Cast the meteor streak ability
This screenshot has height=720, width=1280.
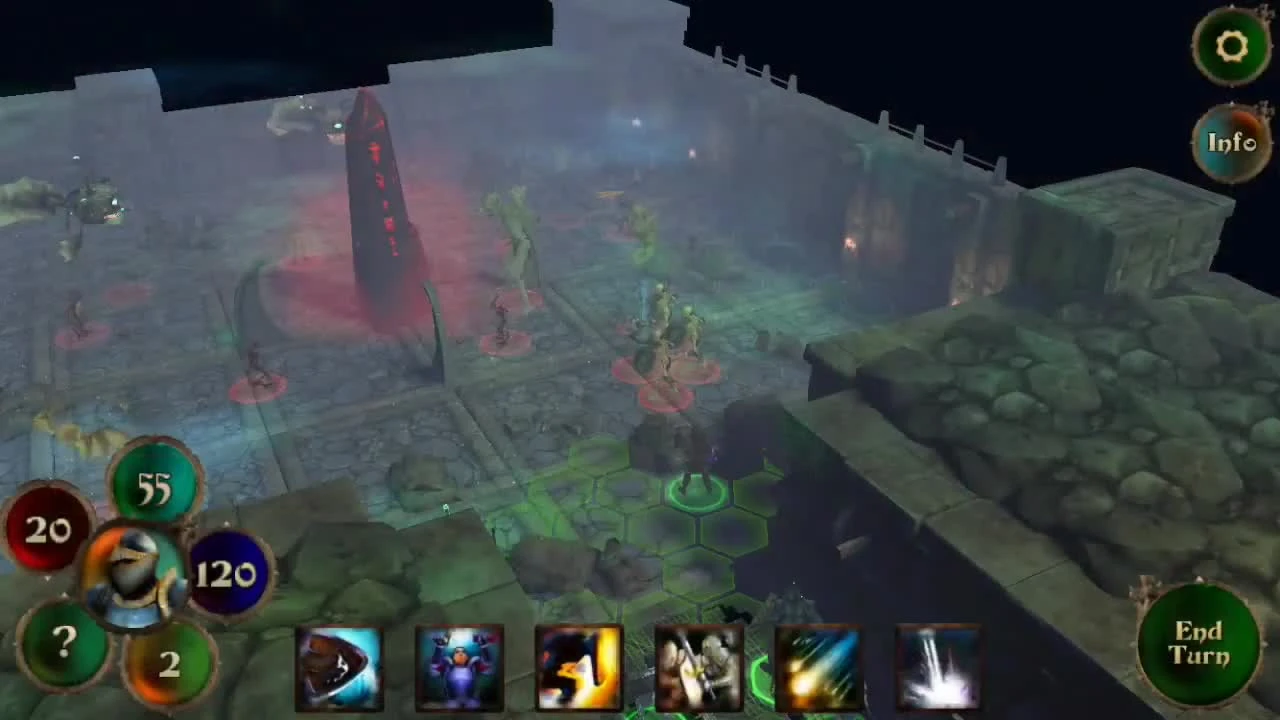818,665
